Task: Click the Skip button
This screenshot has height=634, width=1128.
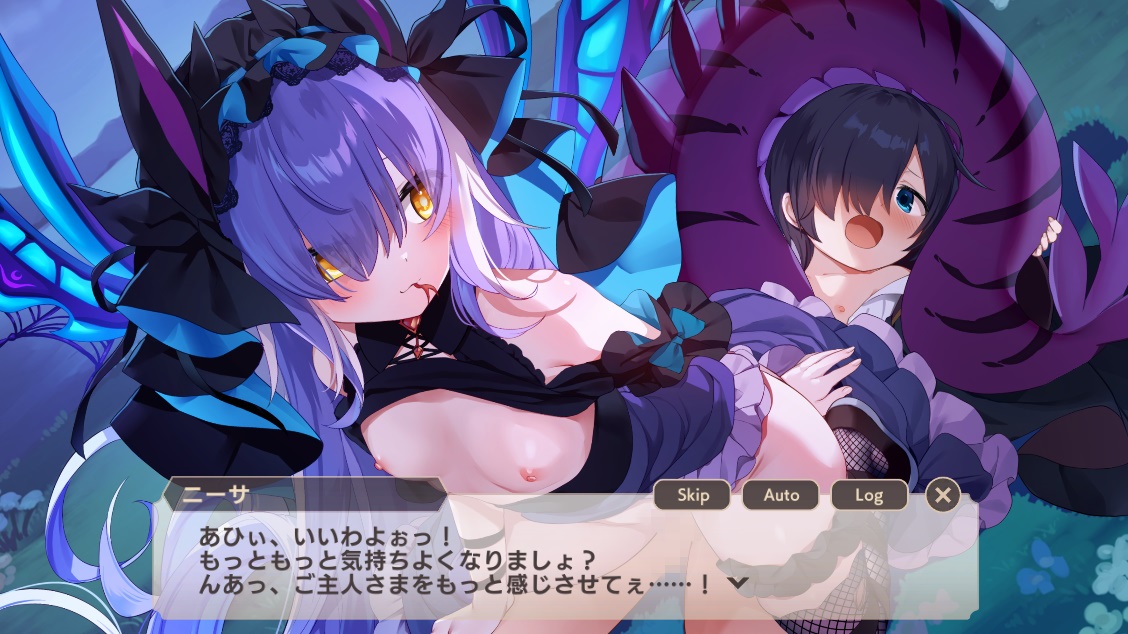Action: 692,494
